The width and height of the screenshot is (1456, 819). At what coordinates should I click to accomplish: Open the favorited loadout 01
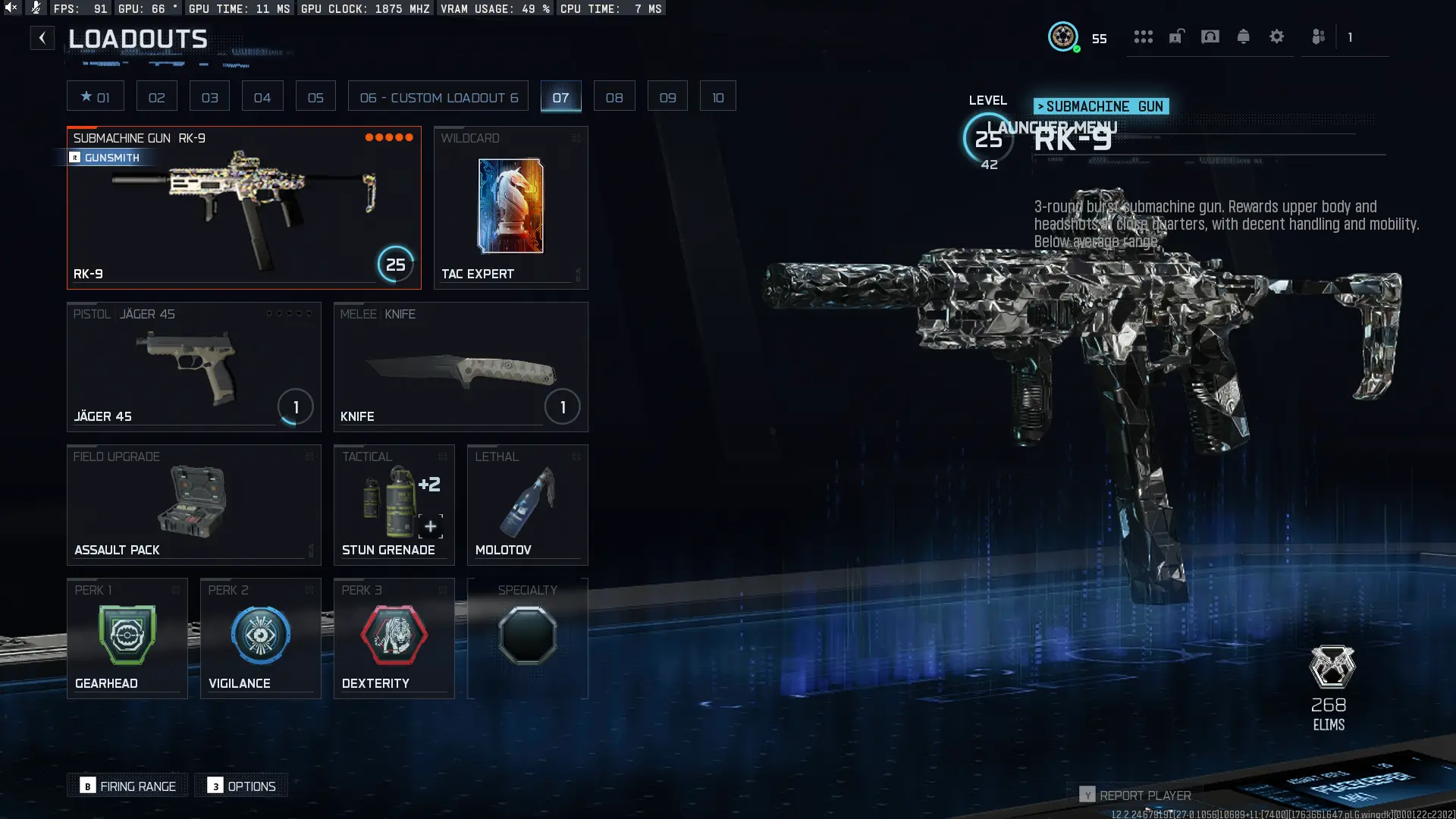click(96, 96)
